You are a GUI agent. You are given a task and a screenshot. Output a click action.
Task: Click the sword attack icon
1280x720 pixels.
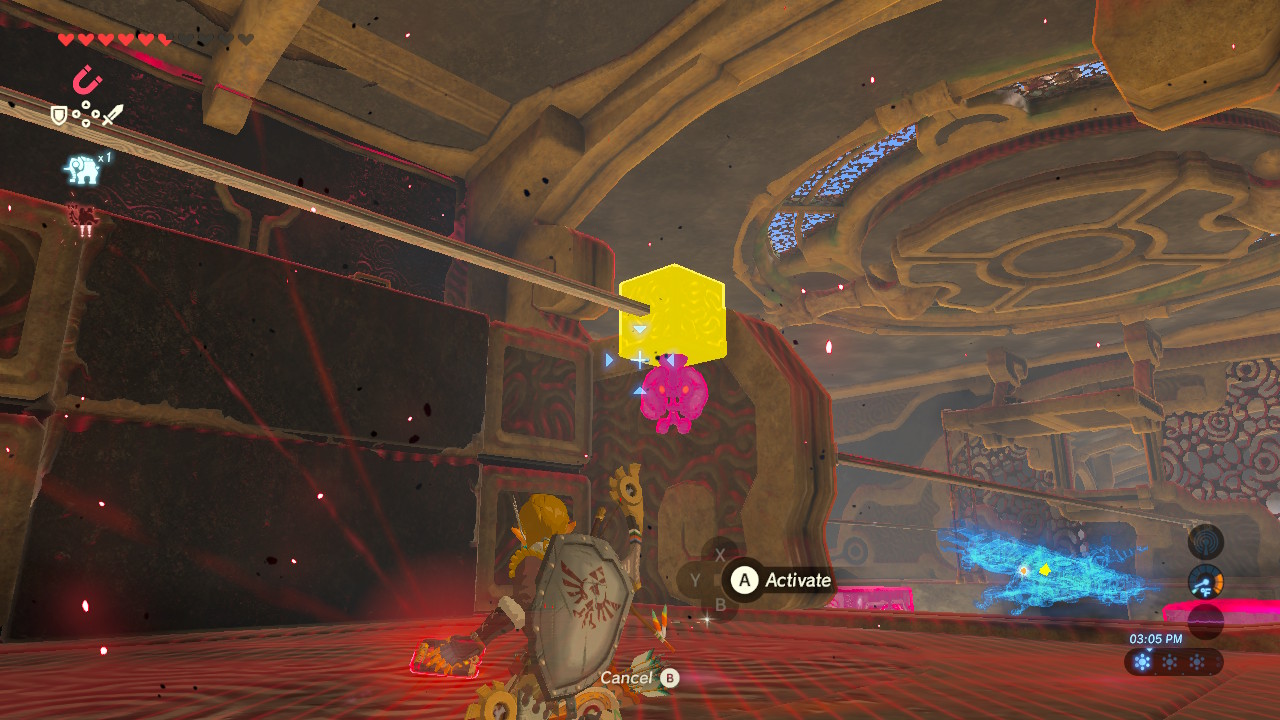(x=111, y=115)
